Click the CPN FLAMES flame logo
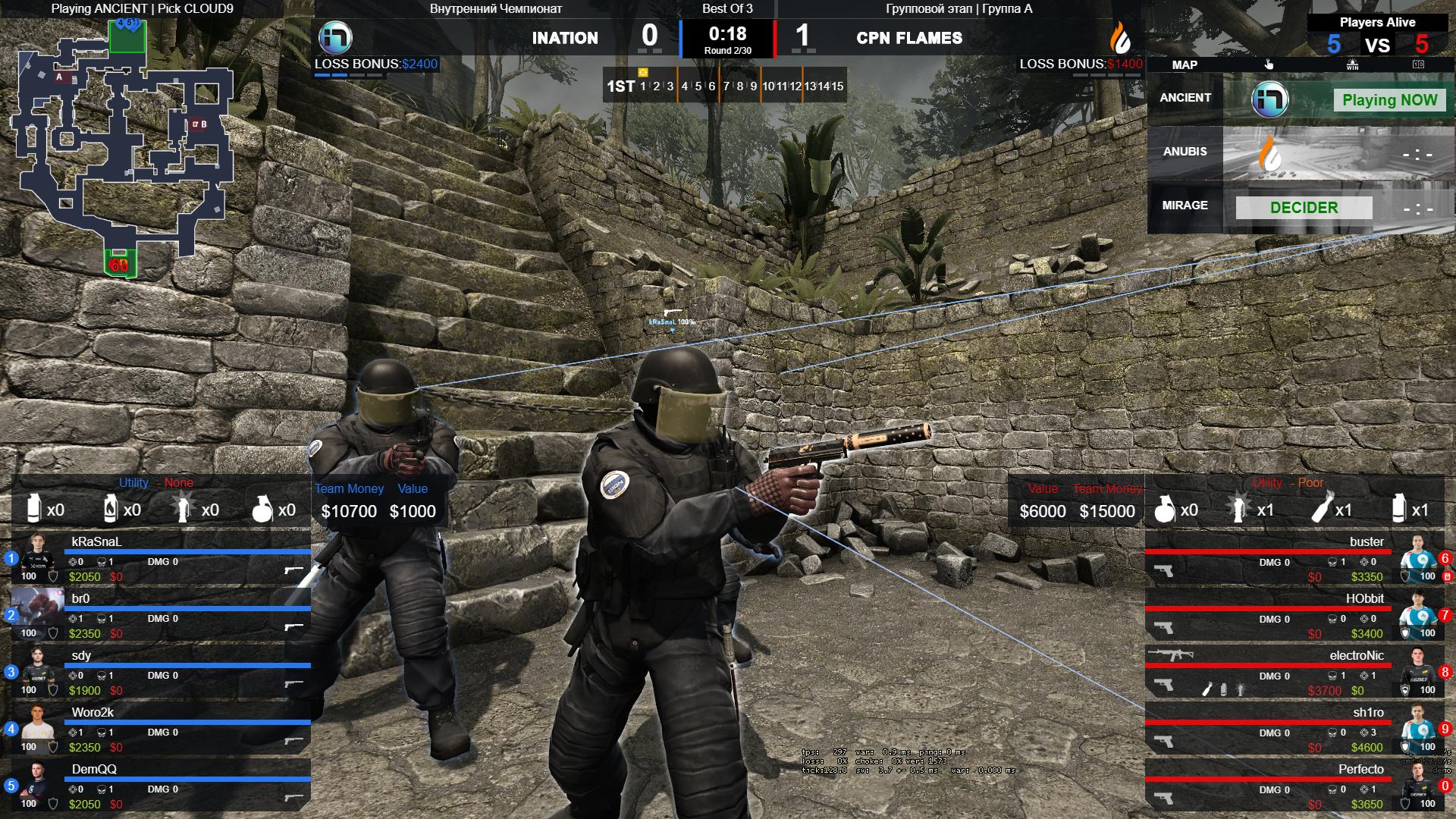The height and width of the screenshot is (819, 1456). [1120, 37]
